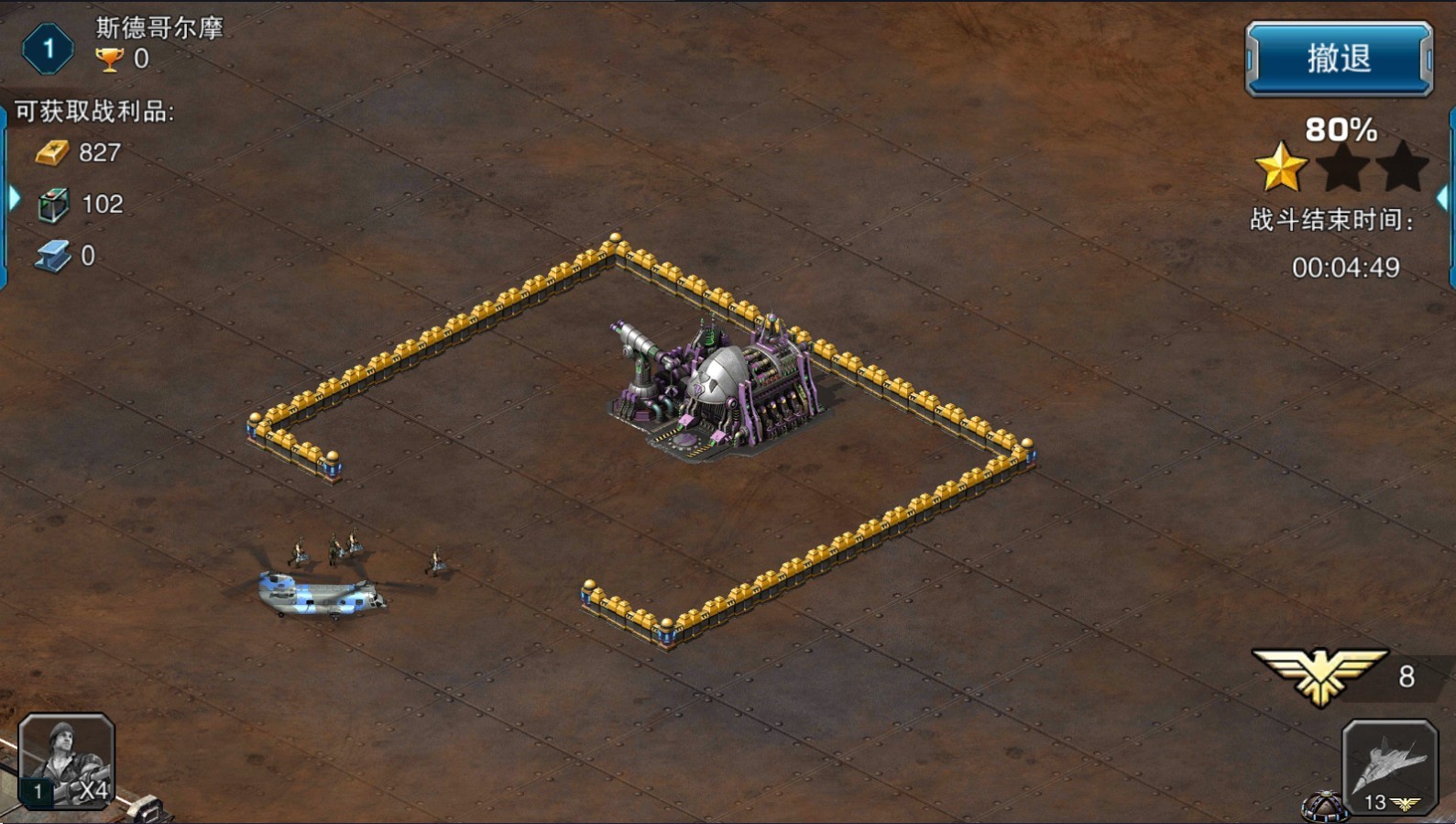Screen dimensions: 1456x824
Task: Tap the golden eagle command points emblem
Action: coord(1319,676)
